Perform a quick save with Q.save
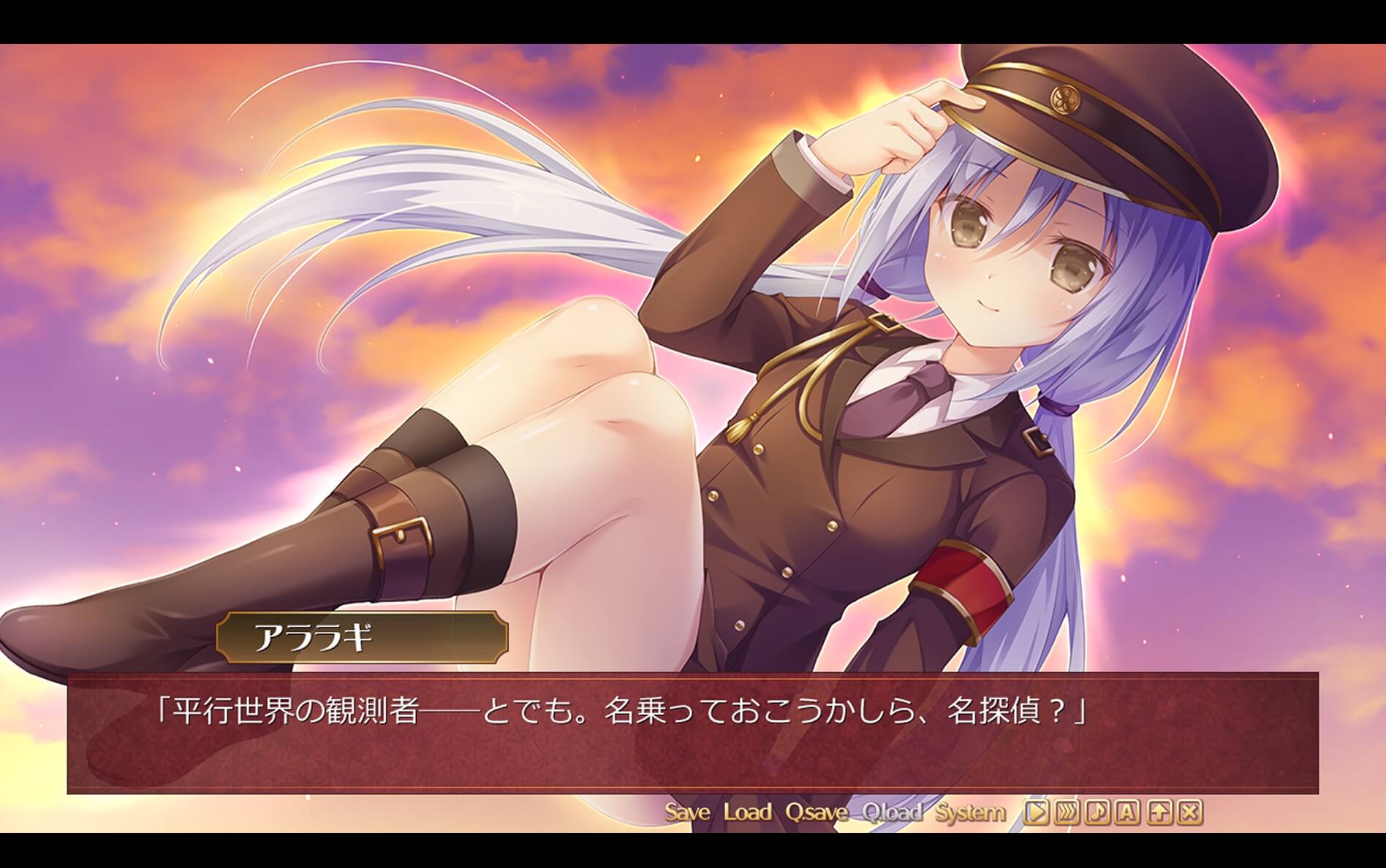The height and width of the screenshot is (868, 1386). click(814, 812)
